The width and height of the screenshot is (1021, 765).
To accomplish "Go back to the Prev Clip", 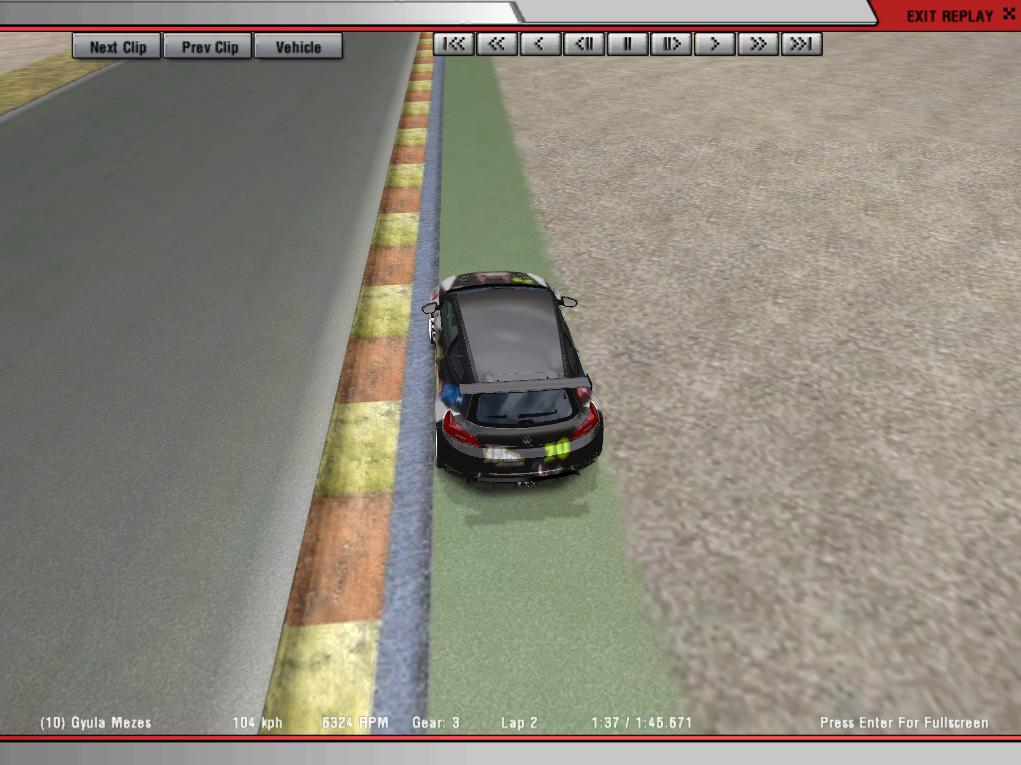I will [x=209, y=46].
